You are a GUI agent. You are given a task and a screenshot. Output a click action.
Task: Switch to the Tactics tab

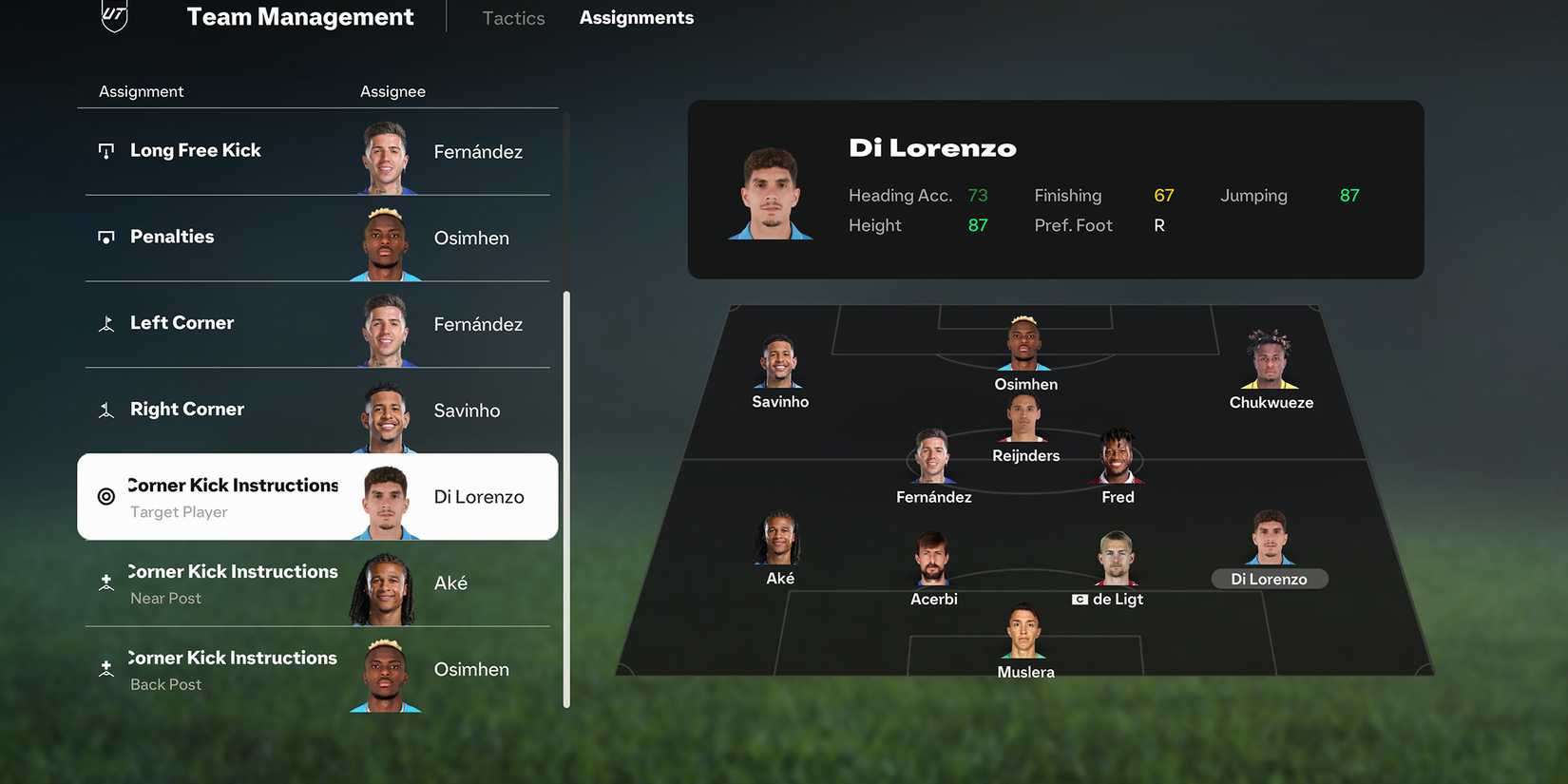[512, 17]
